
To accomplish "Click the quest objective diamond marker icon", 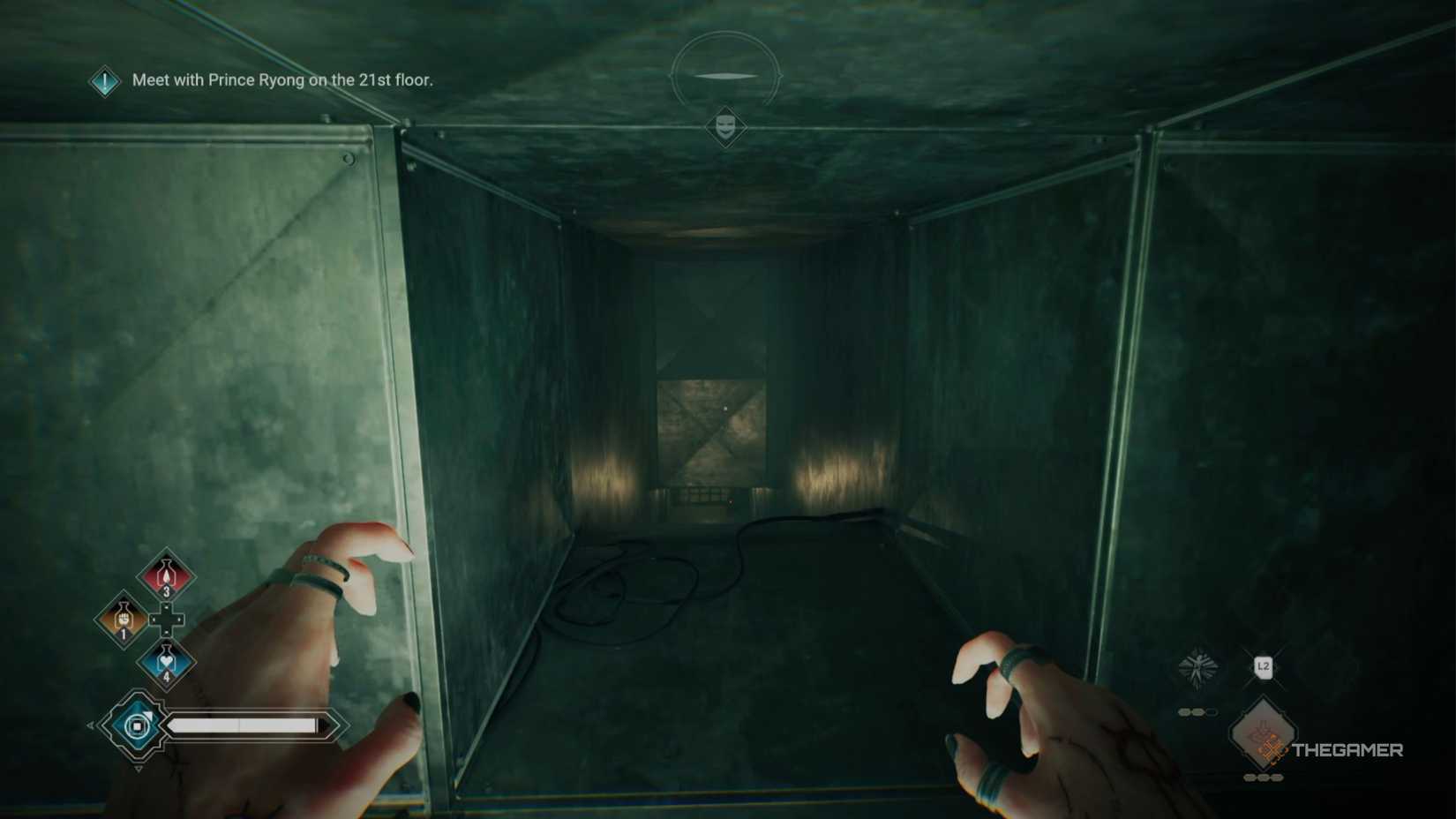I will [x=104, y=82].
